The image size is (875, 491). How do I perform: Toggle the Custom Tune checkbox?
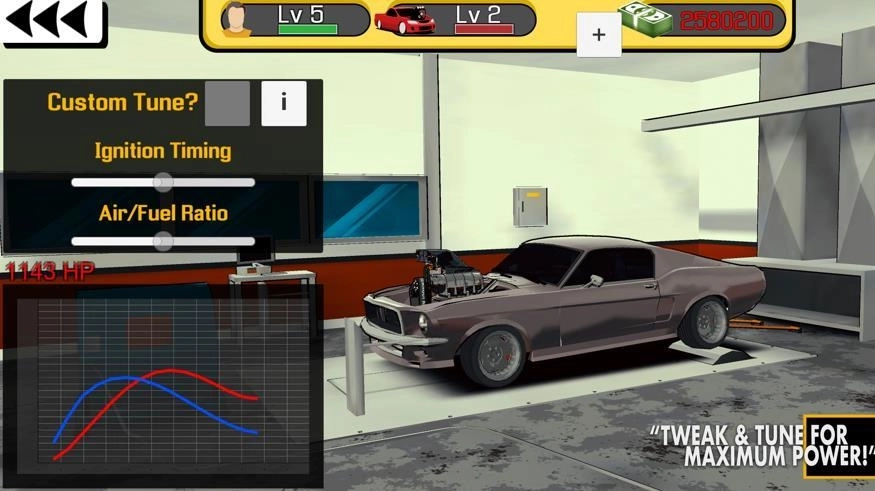point(227,103)
